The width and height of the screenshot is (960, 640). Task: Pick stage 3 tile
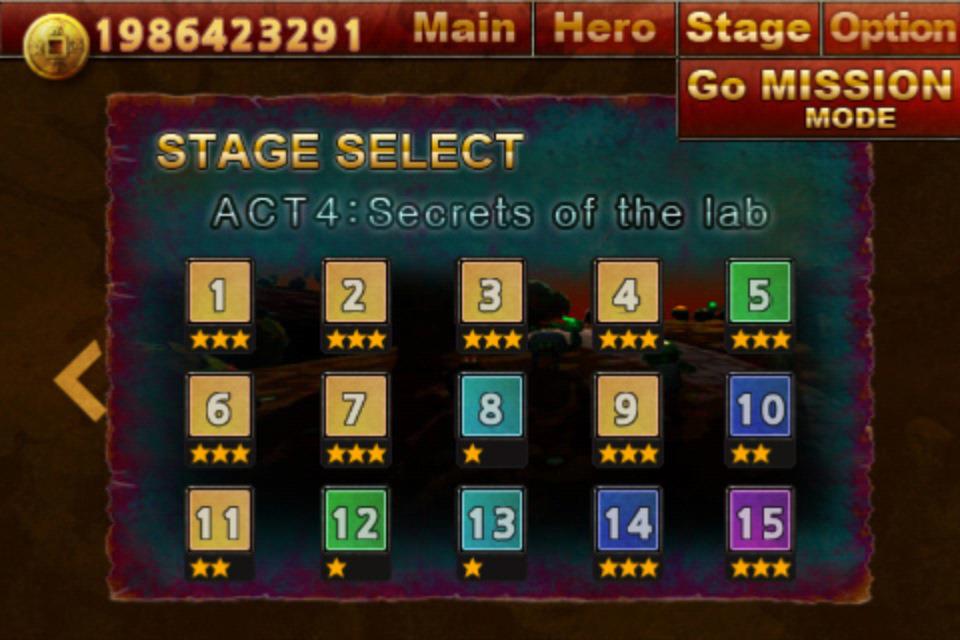491,293
